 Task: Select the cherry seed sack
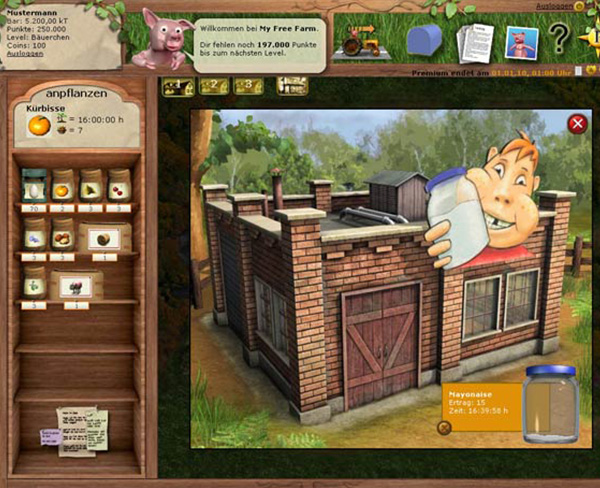[119, 185]
